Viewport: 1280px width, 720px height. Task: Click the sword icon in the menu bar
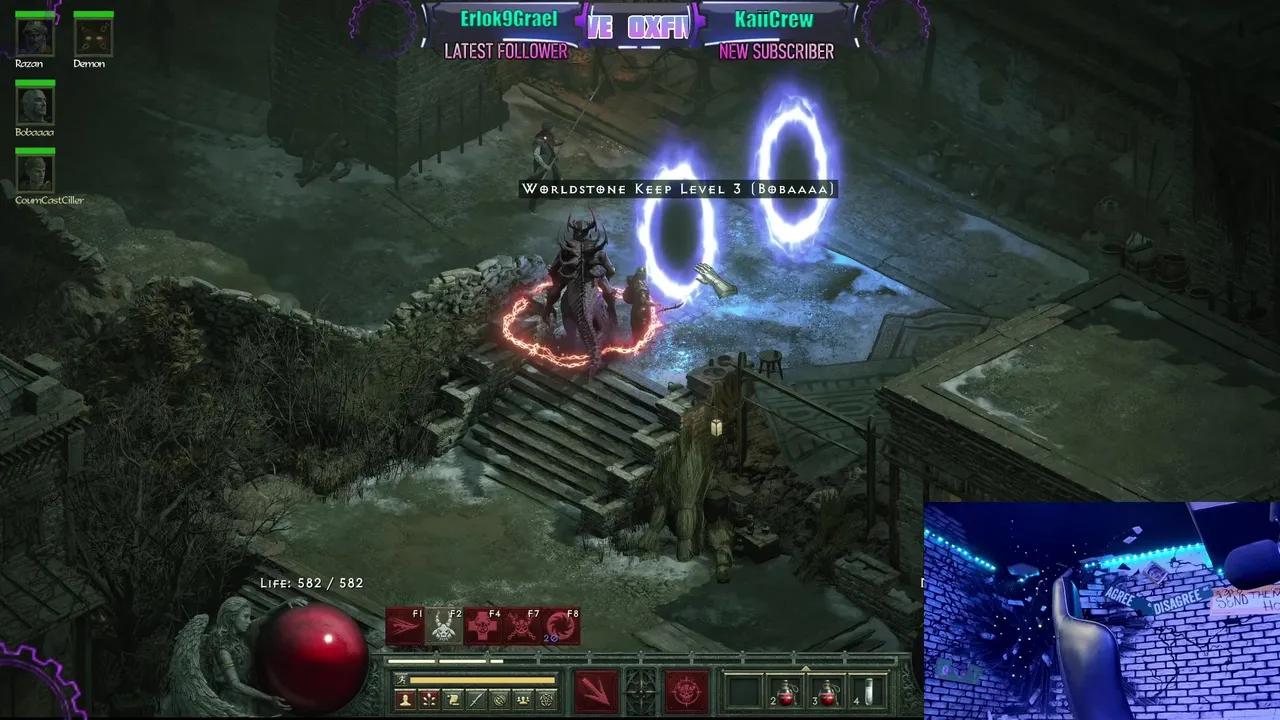[x=476, y=699]
